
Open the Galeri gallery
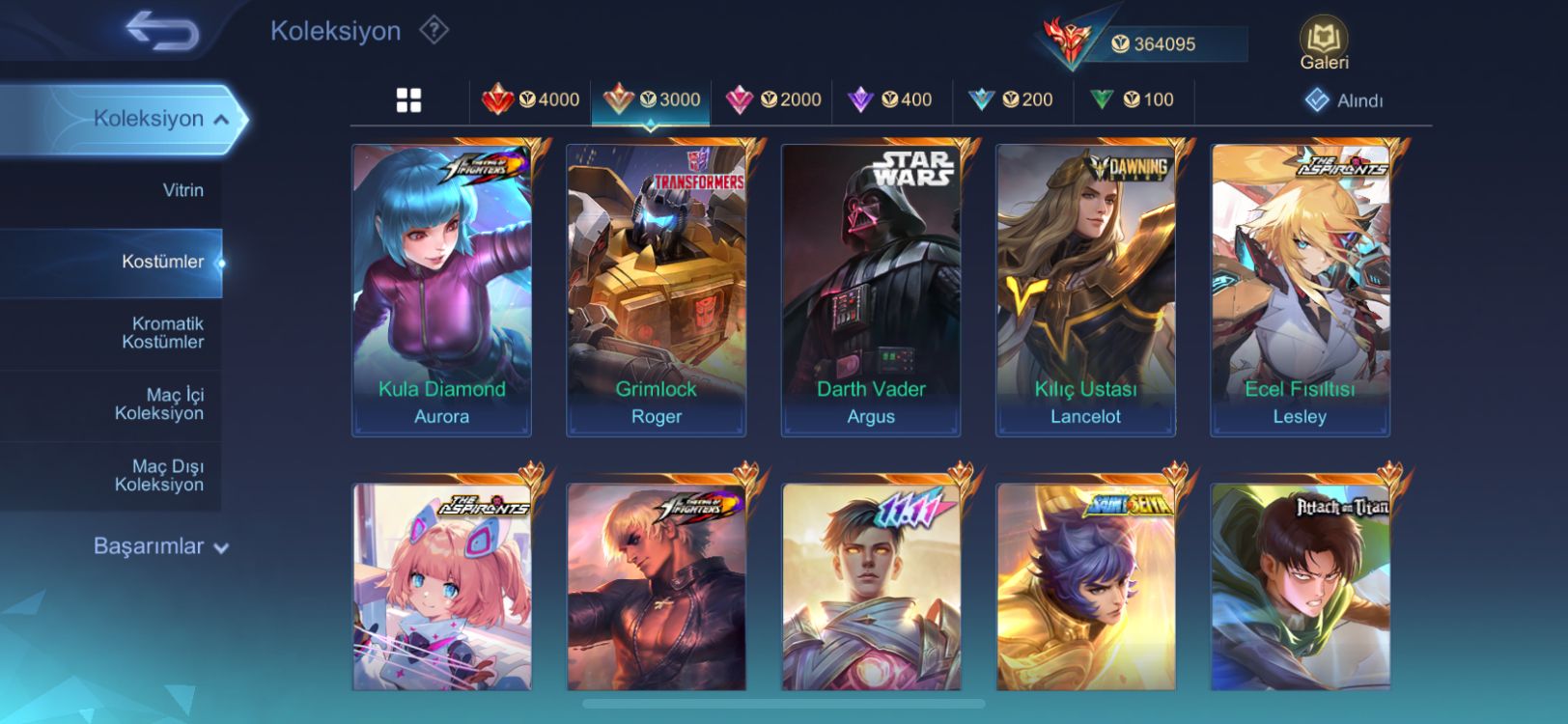(1324, 44)
